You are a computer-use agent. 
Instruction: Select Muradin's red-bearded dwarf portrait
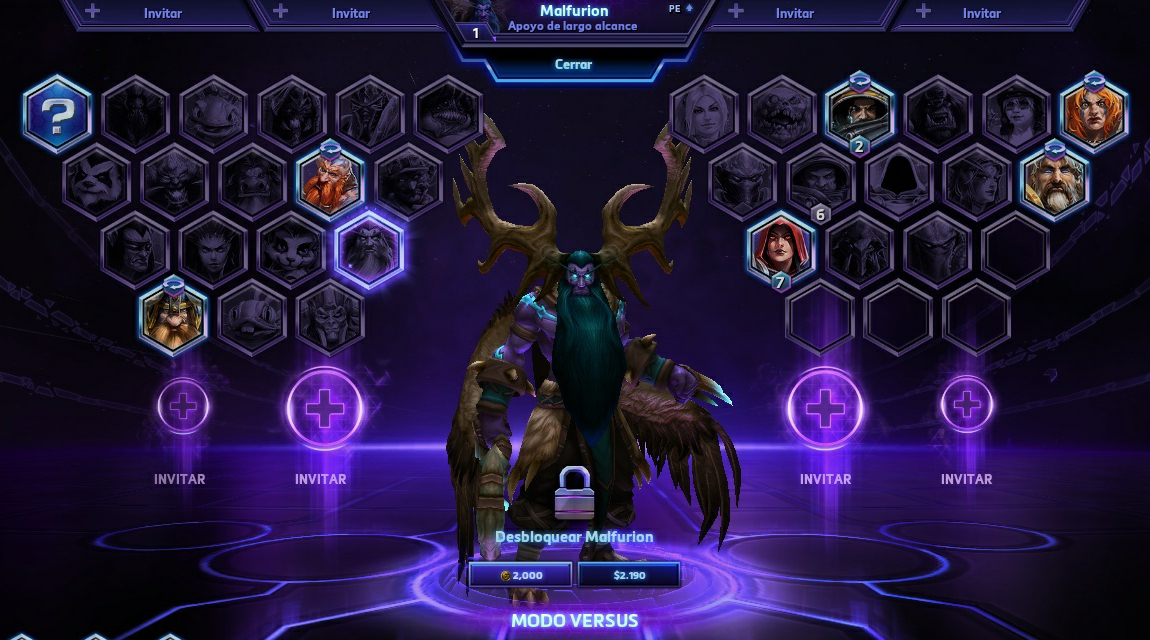tap(330, 180)
